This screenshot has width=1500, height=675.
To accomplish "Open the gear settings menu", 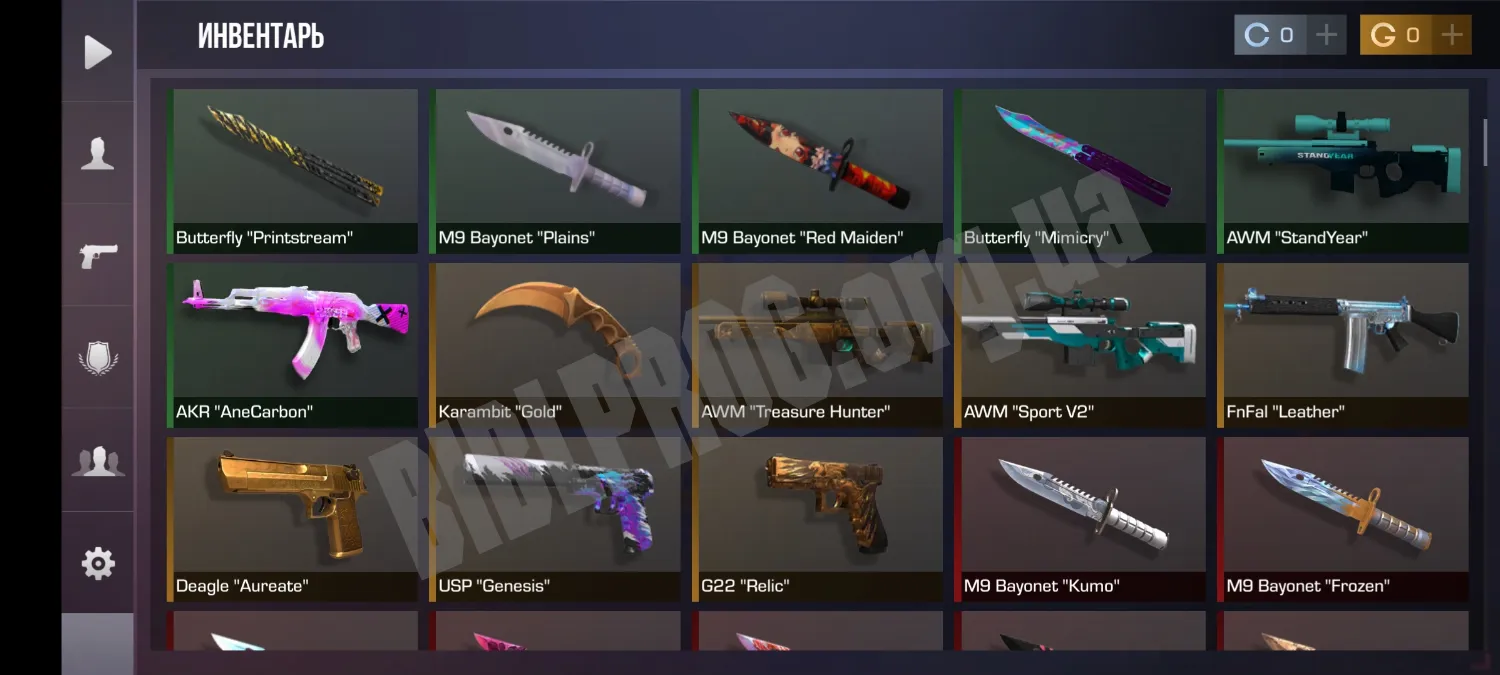I will point(98,564).
